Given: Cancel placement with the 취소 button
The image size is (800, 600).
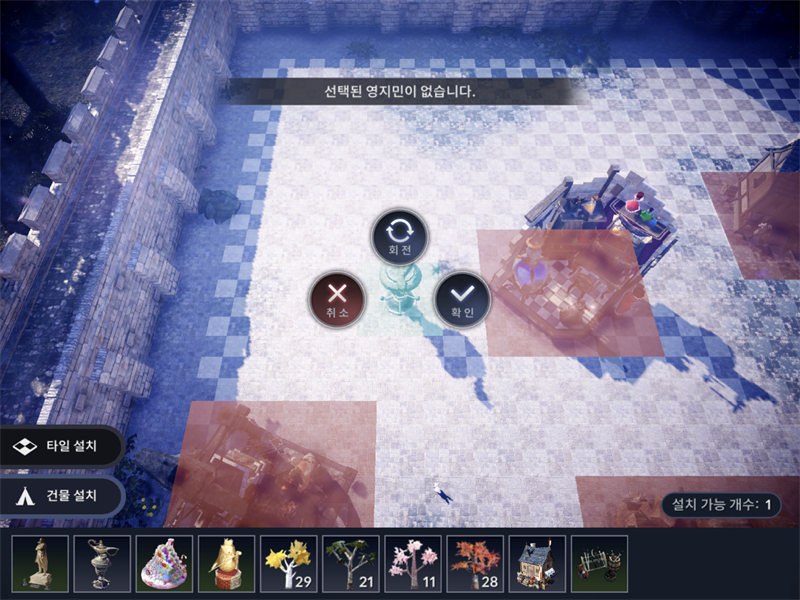Looking at the screenshot, I should click(337, 298).
